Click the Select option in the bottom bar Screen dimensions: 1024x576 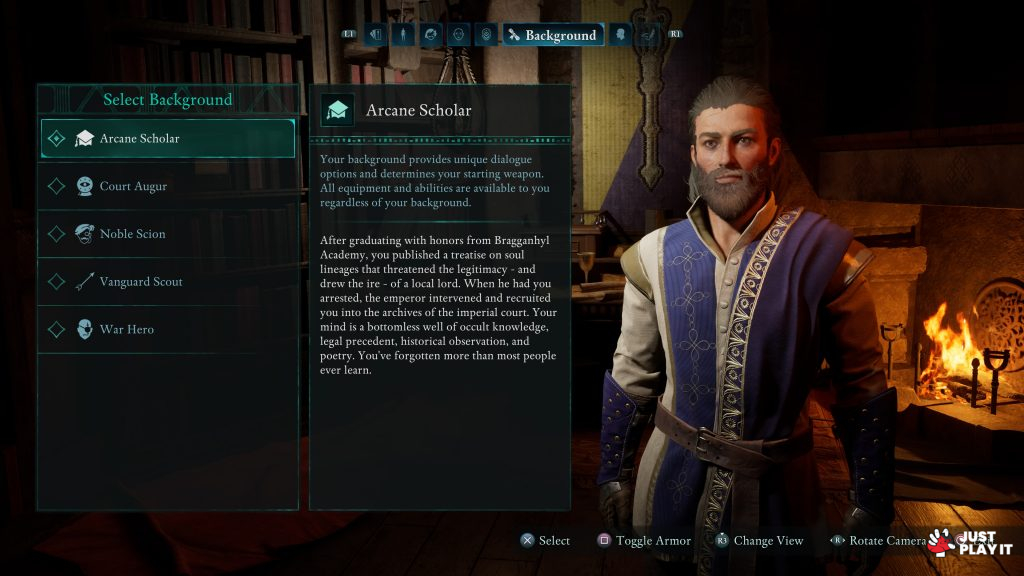click(x=545, y=541)
